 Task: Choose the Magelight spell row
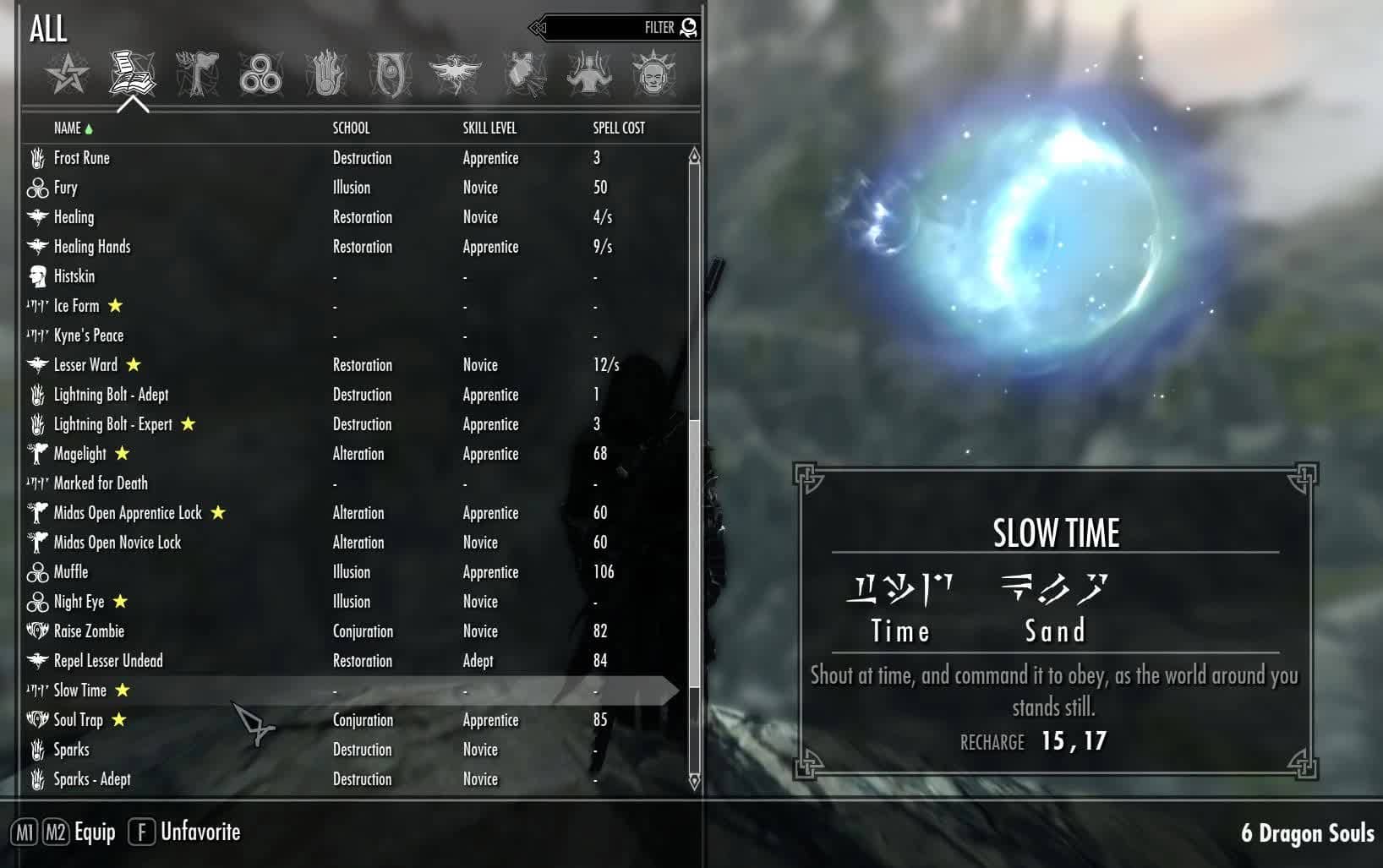79,454
